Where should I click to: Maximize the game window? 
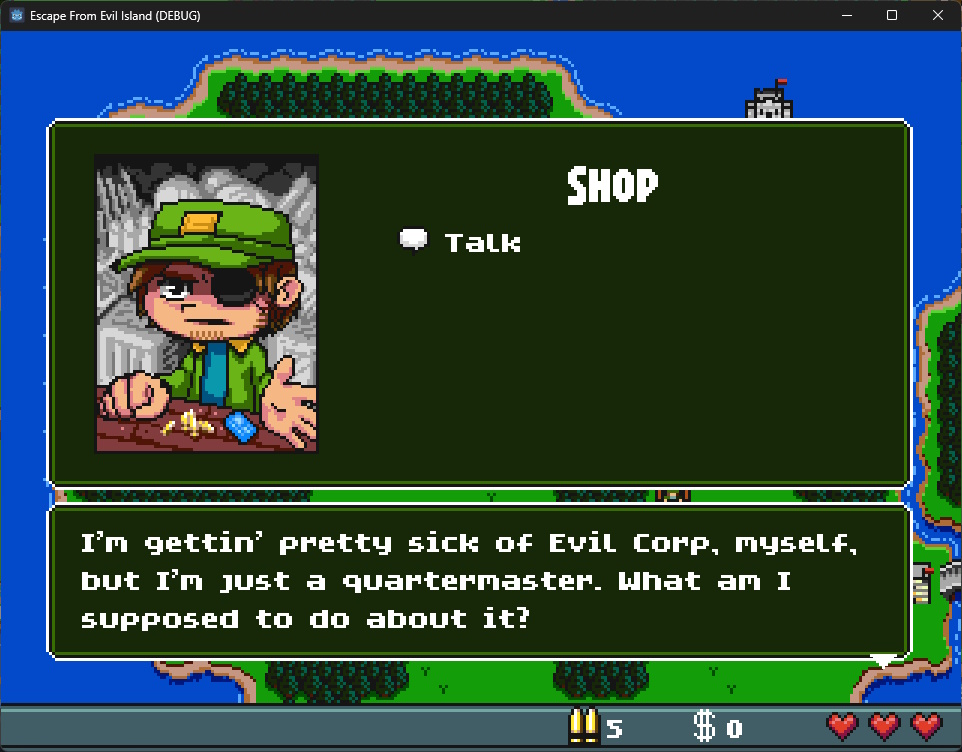point(891,15)
